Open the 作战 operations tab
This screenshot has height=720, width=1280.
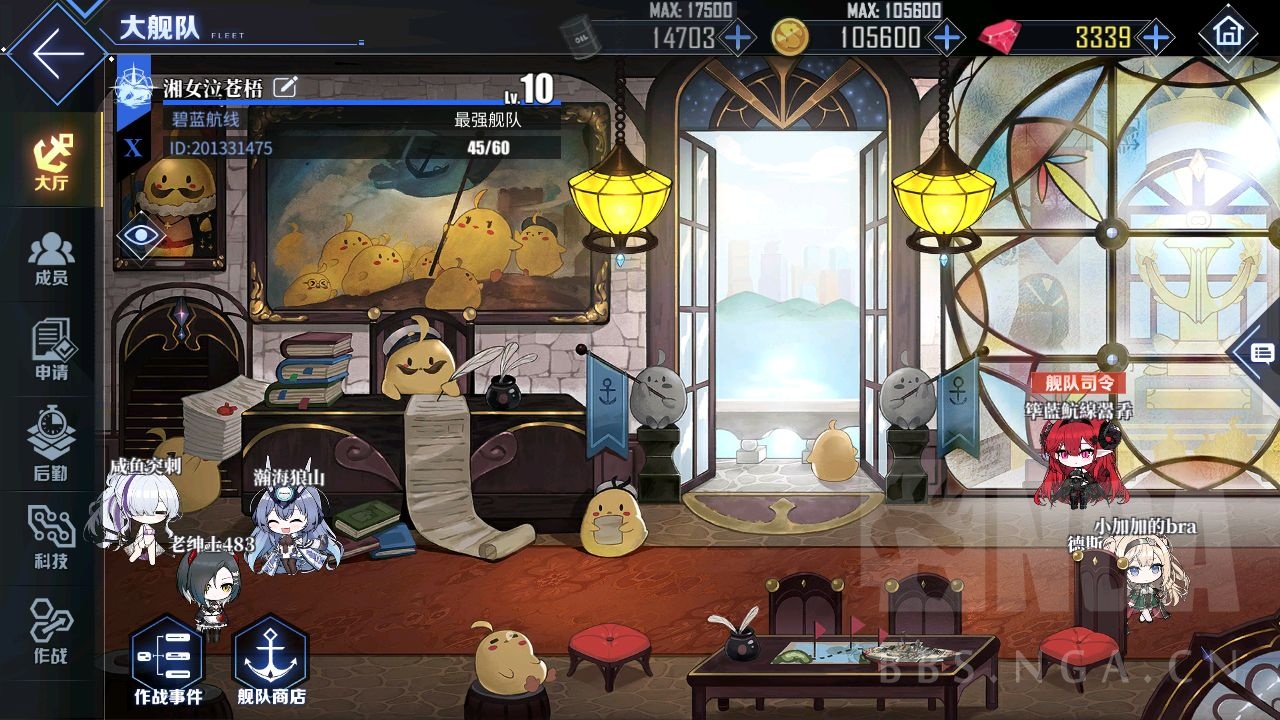click(x=51, y=632)
